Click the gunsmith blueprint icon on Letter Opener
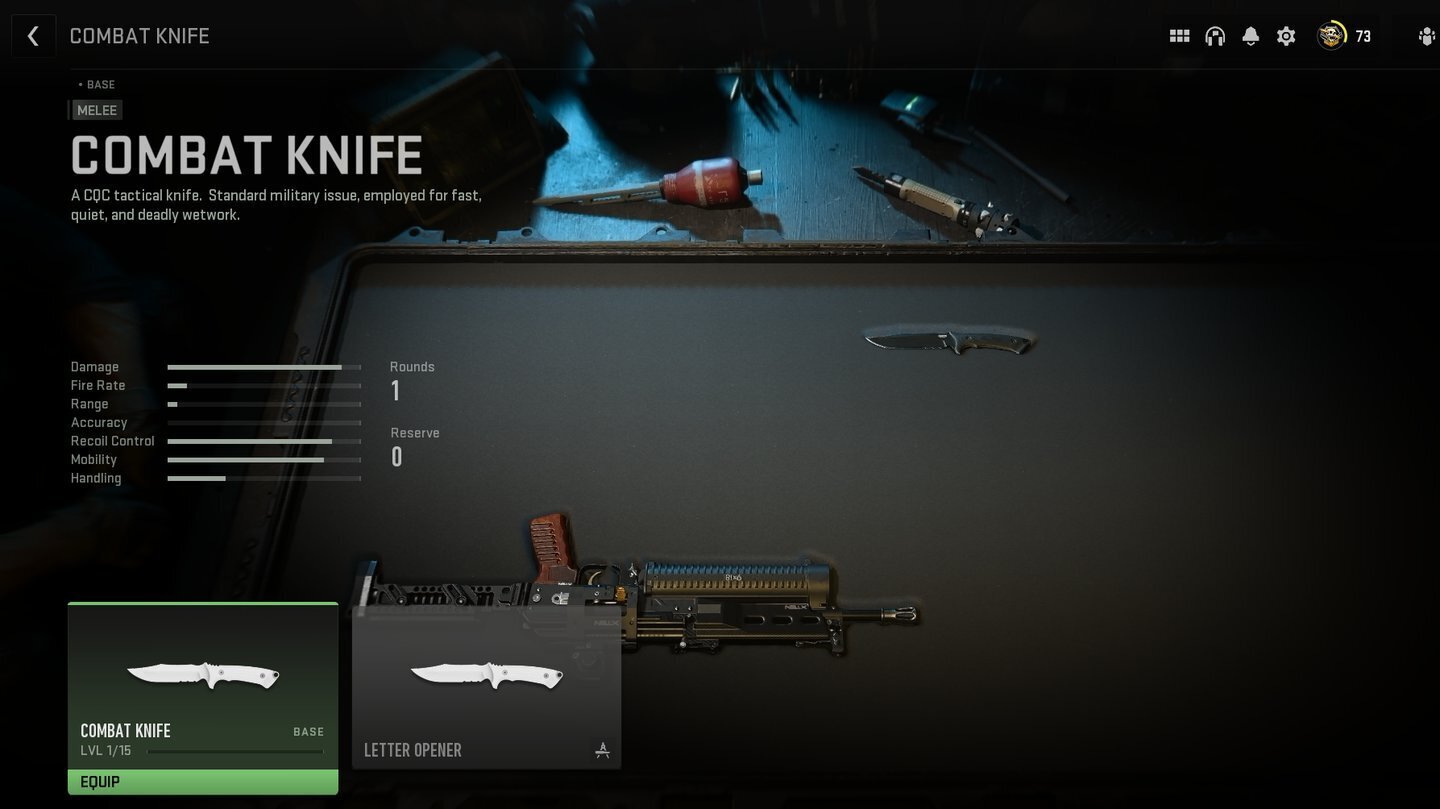 602,749
